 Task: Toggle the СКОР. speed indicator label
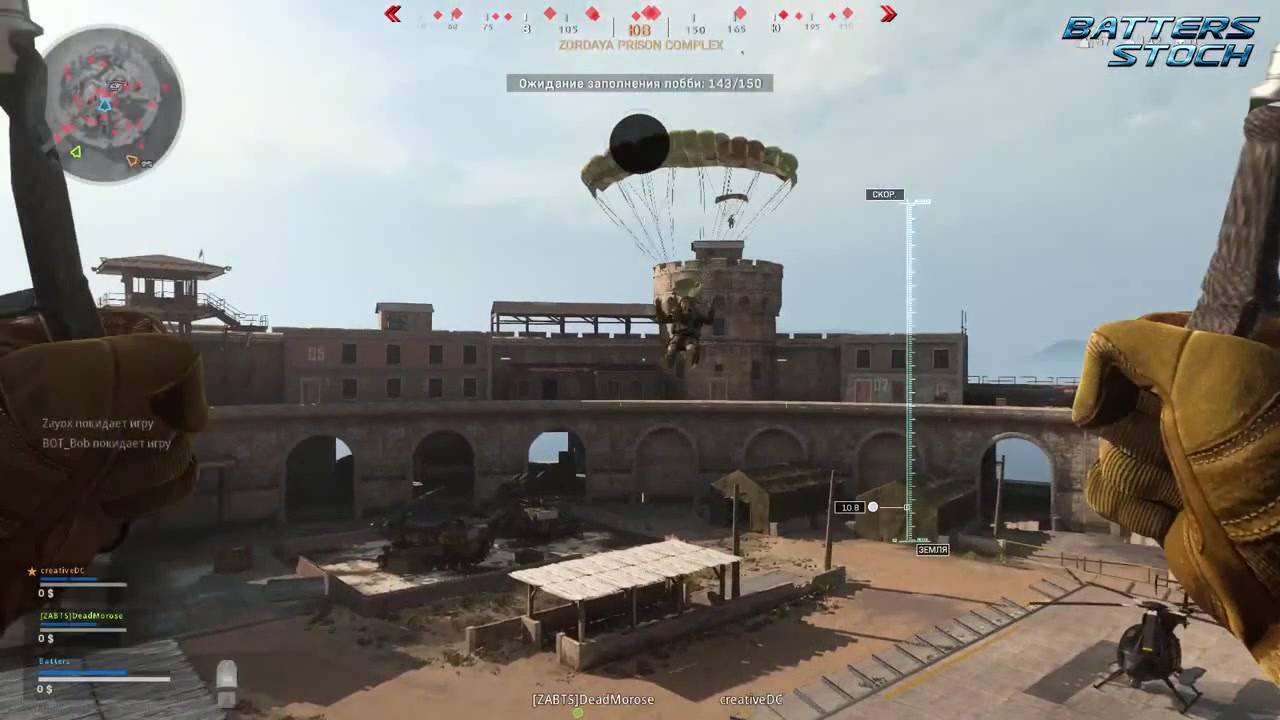click(883, 194)
